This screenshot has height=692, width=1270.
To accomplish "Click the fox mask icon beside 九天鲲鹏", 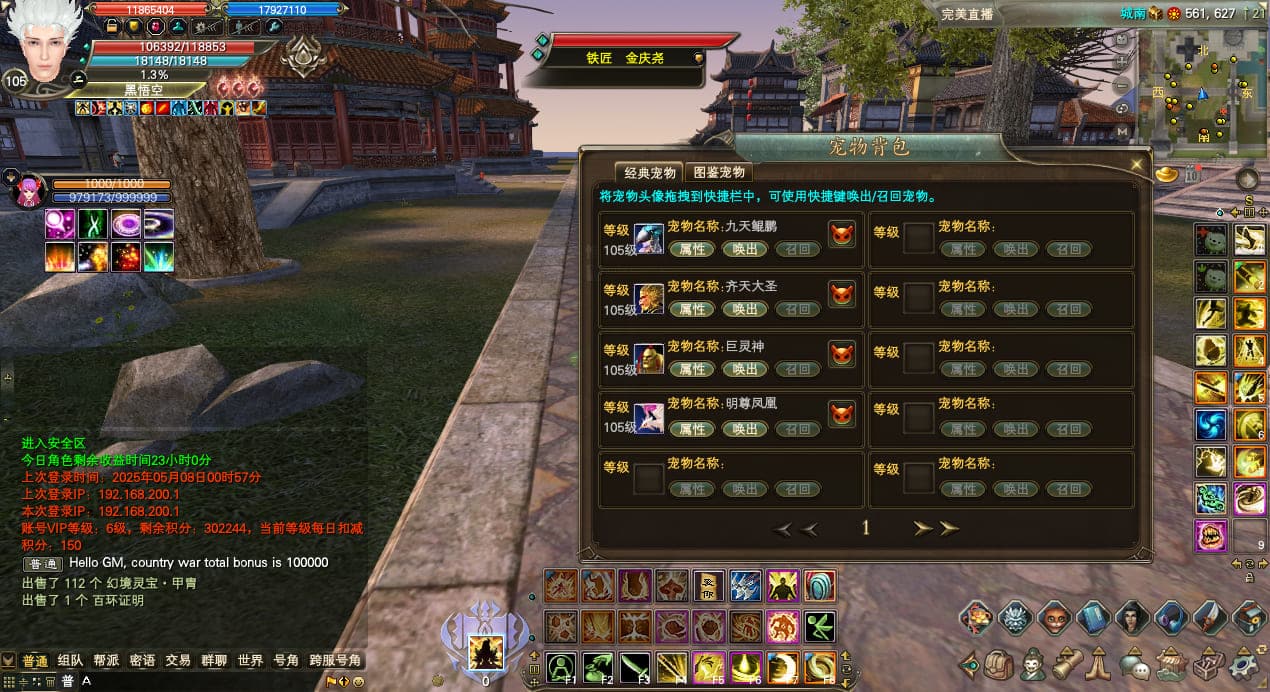I will (x=842, y=235).
